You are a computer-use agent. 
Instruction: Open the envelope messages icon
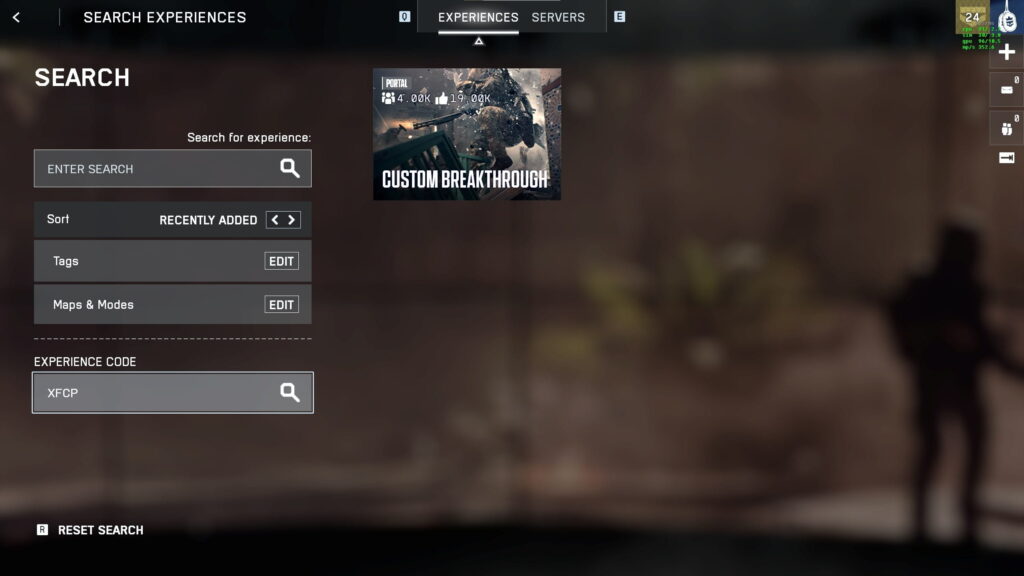pyautogui.click(x=1007, y=90)
